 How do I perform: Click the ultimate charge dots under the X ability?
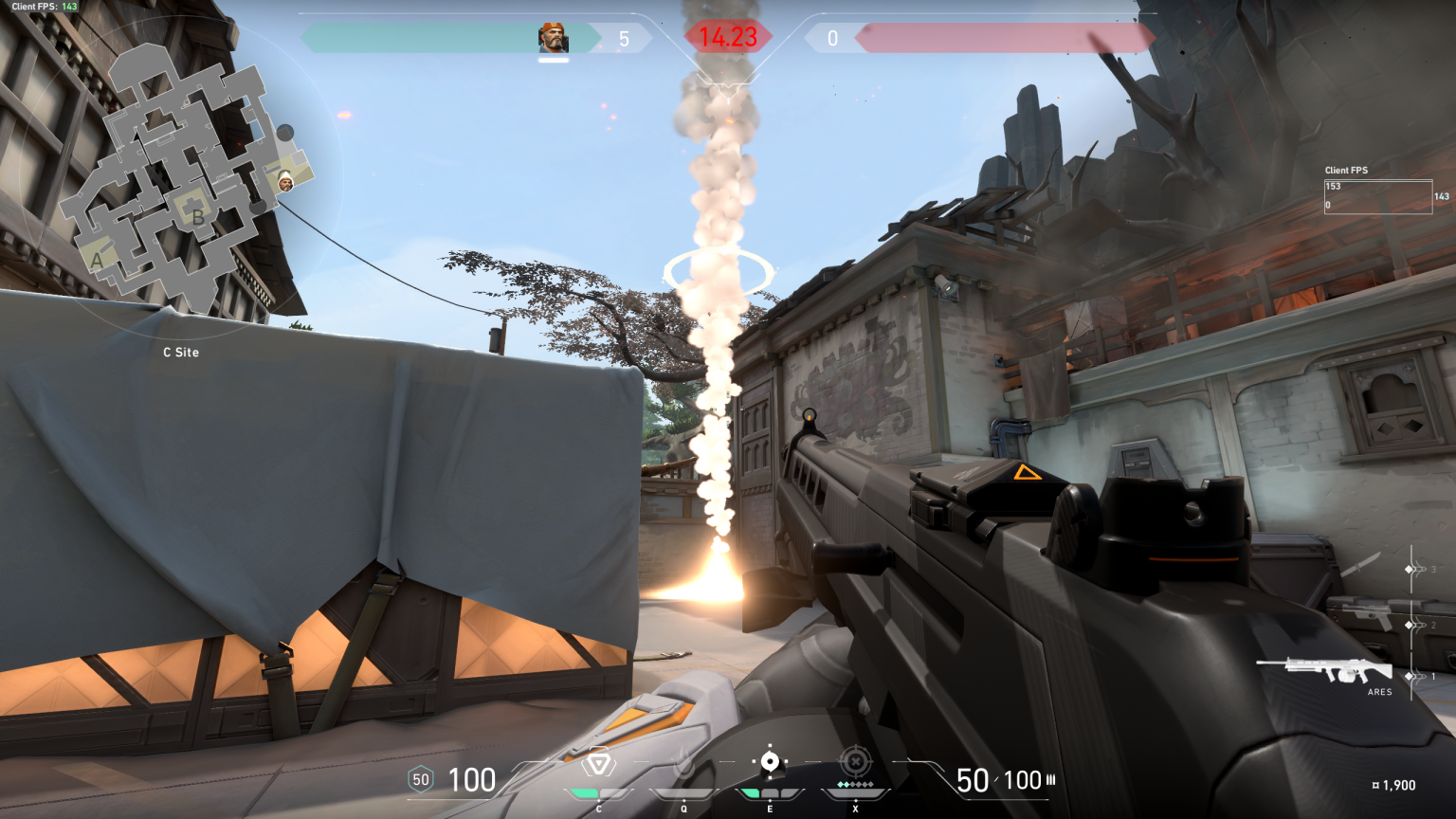tap(855, 785)
